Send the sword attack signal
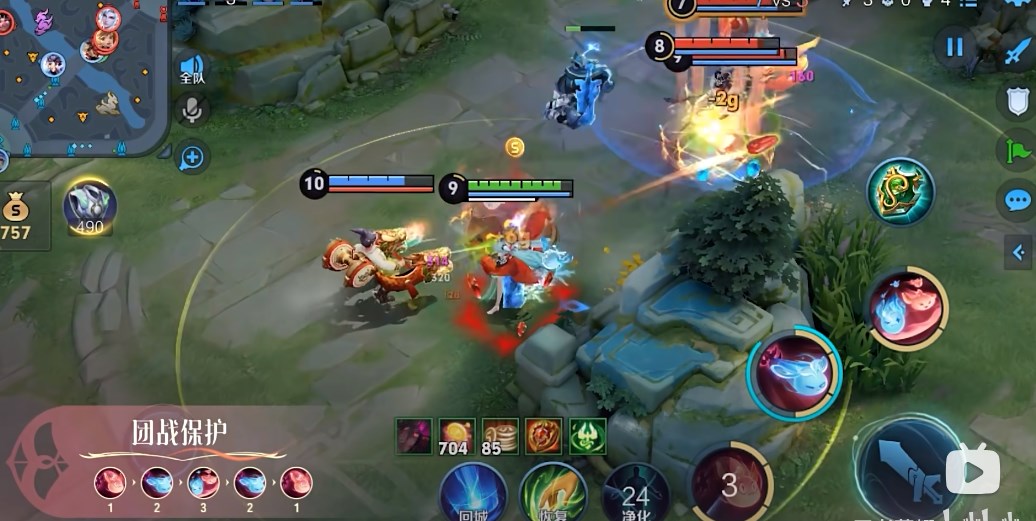Screen dimensions: 1036x521 point(1018,50)
